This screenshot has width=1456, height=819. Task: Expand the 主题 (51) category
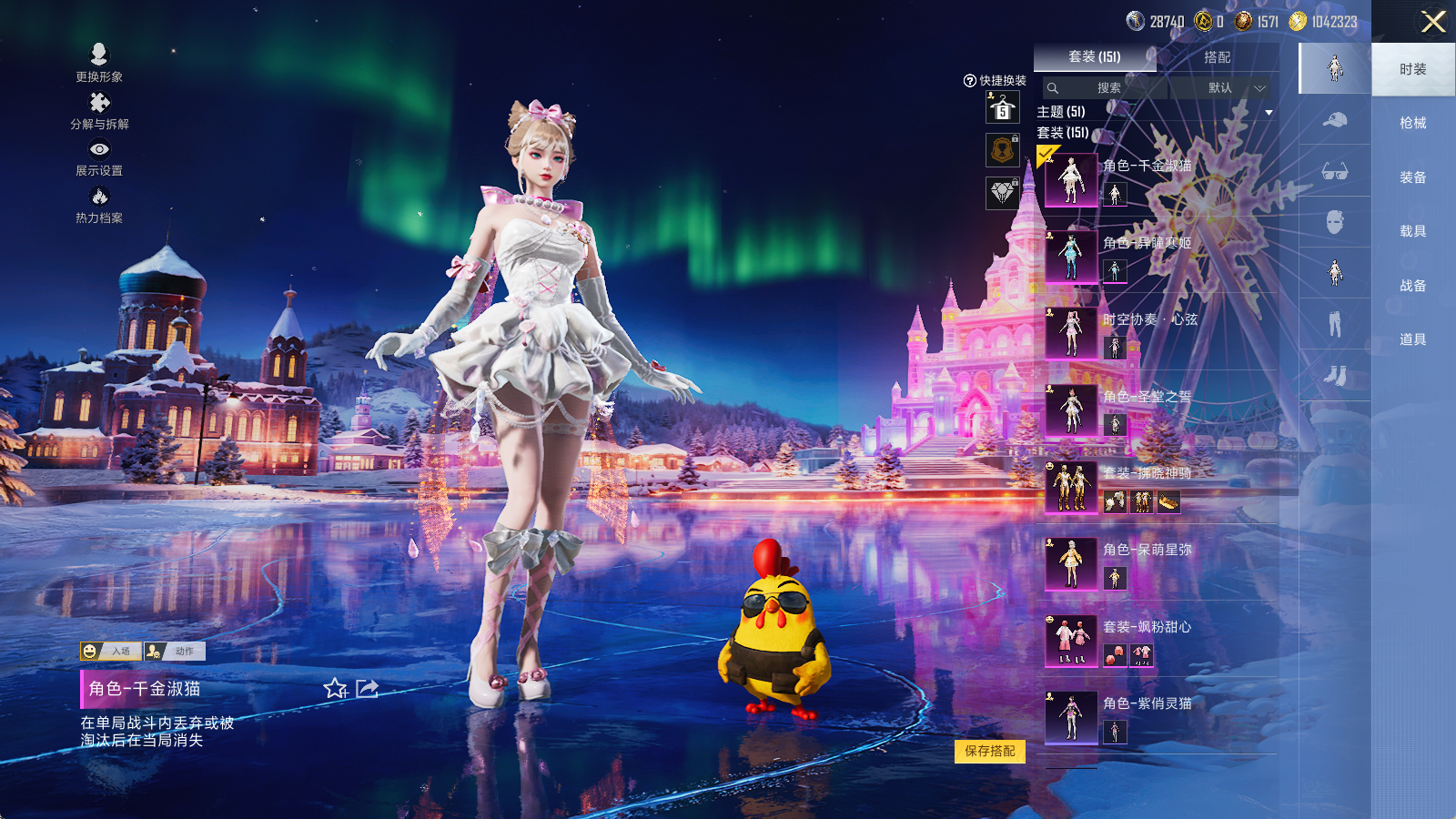(1269, 112)
